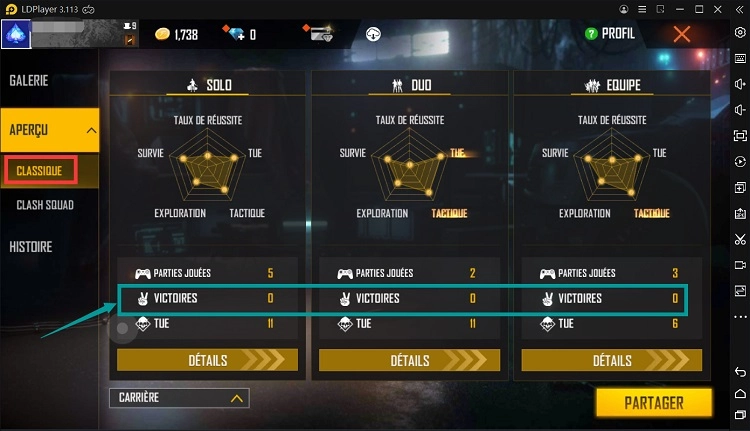Click the diamonds balance
This screenshot has width=750, height=431.
pos(238,35)
